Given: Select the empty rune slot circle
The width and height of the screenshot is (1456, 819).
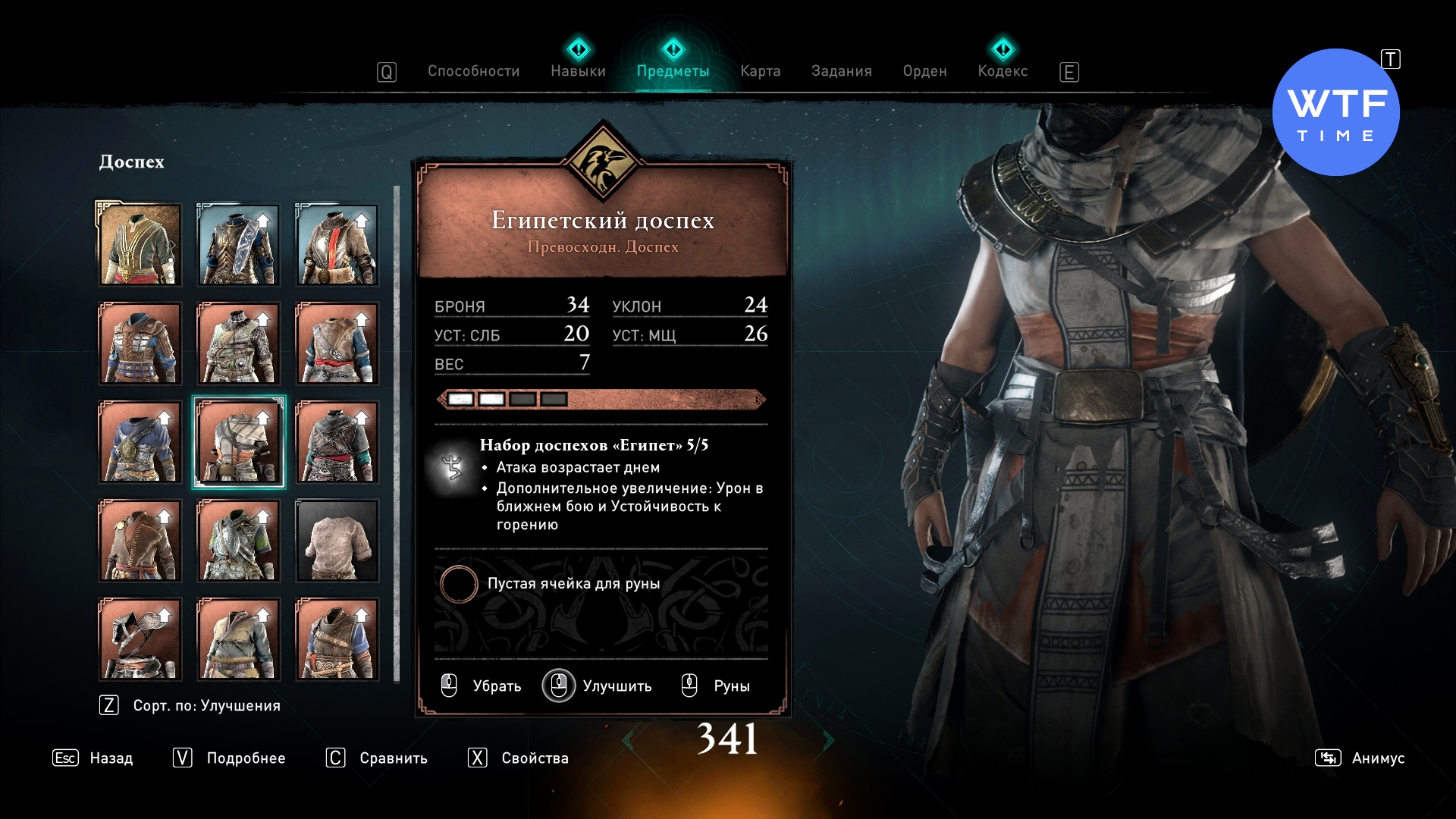Looking at the screenshot, I should 459,584.
